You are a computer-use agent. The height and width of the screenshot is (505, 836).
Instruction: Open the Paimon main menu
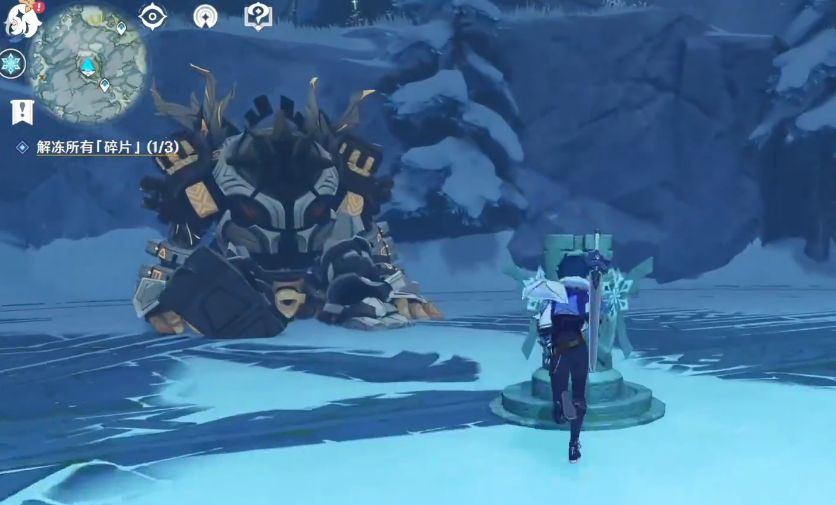coord(20,18)
